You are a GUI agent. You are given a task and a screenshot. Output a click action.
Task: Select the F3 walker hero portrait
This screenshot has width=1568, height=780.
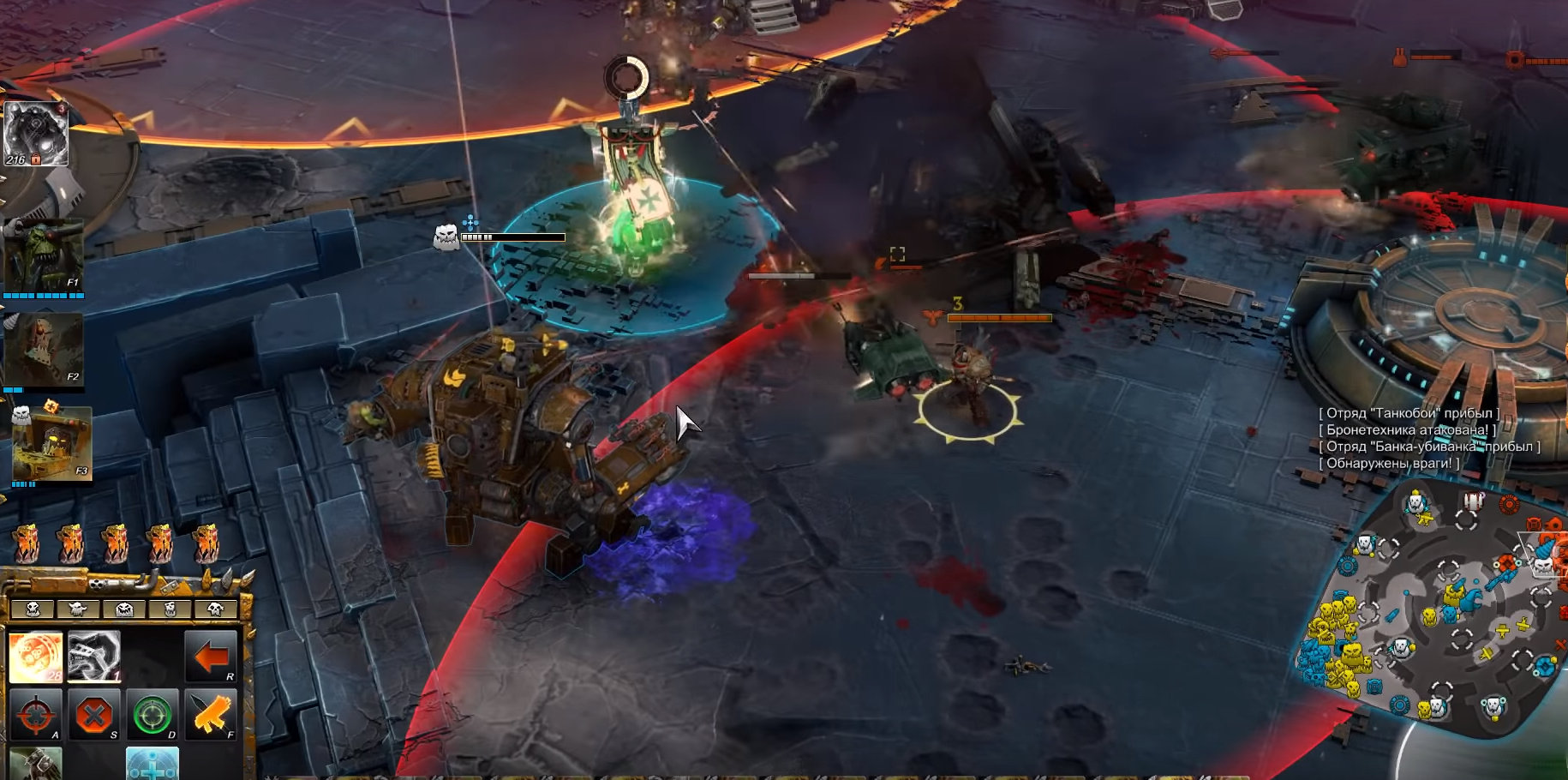click(51, 444)
